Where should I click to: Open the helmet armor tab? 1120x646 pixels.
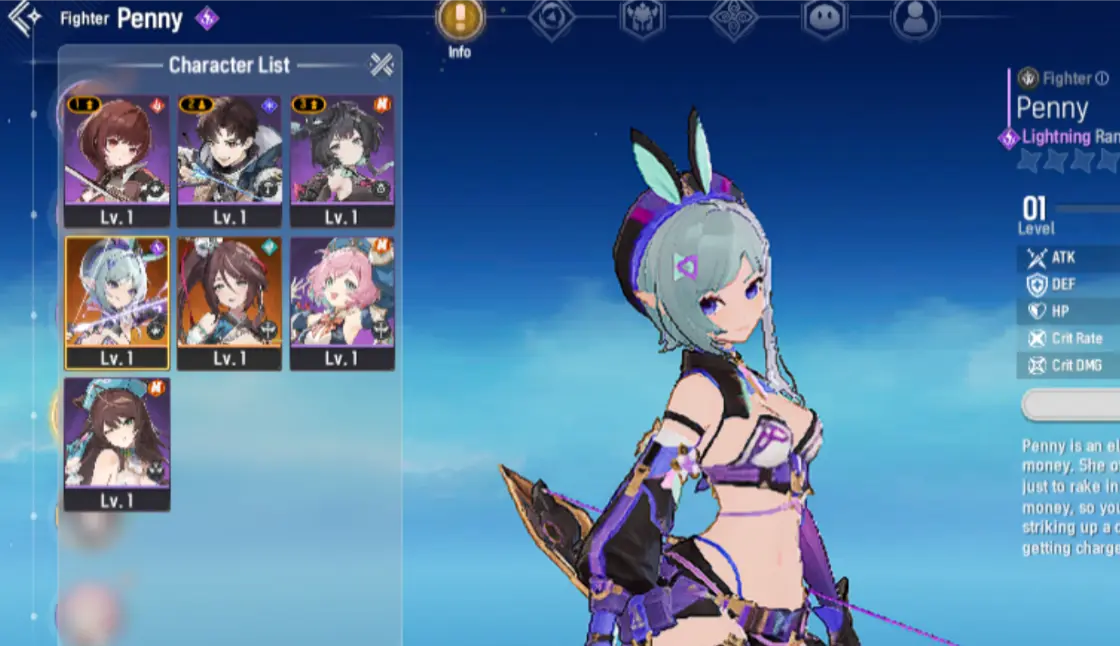point(642,18)
